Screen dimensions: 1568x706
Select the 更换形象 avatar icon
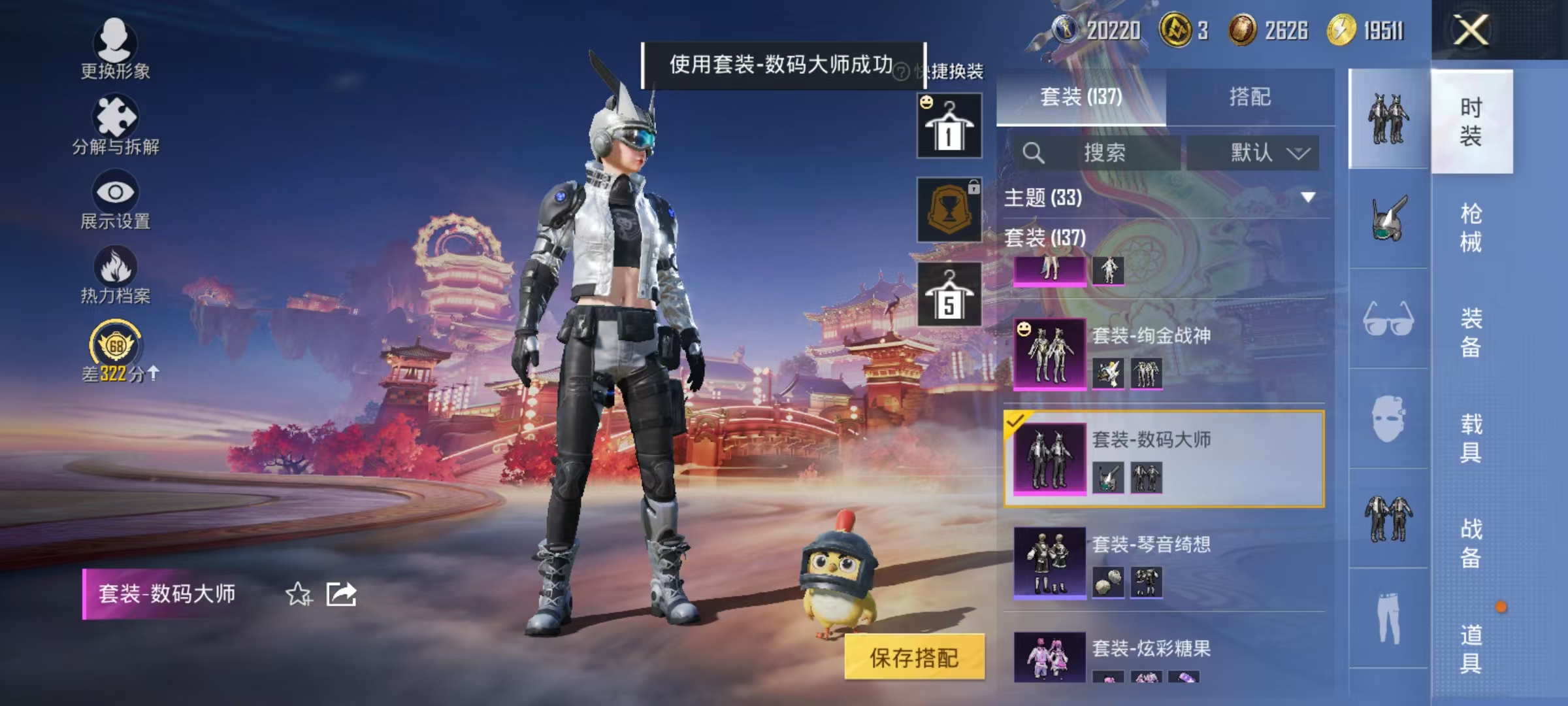[x=116, y=46]
